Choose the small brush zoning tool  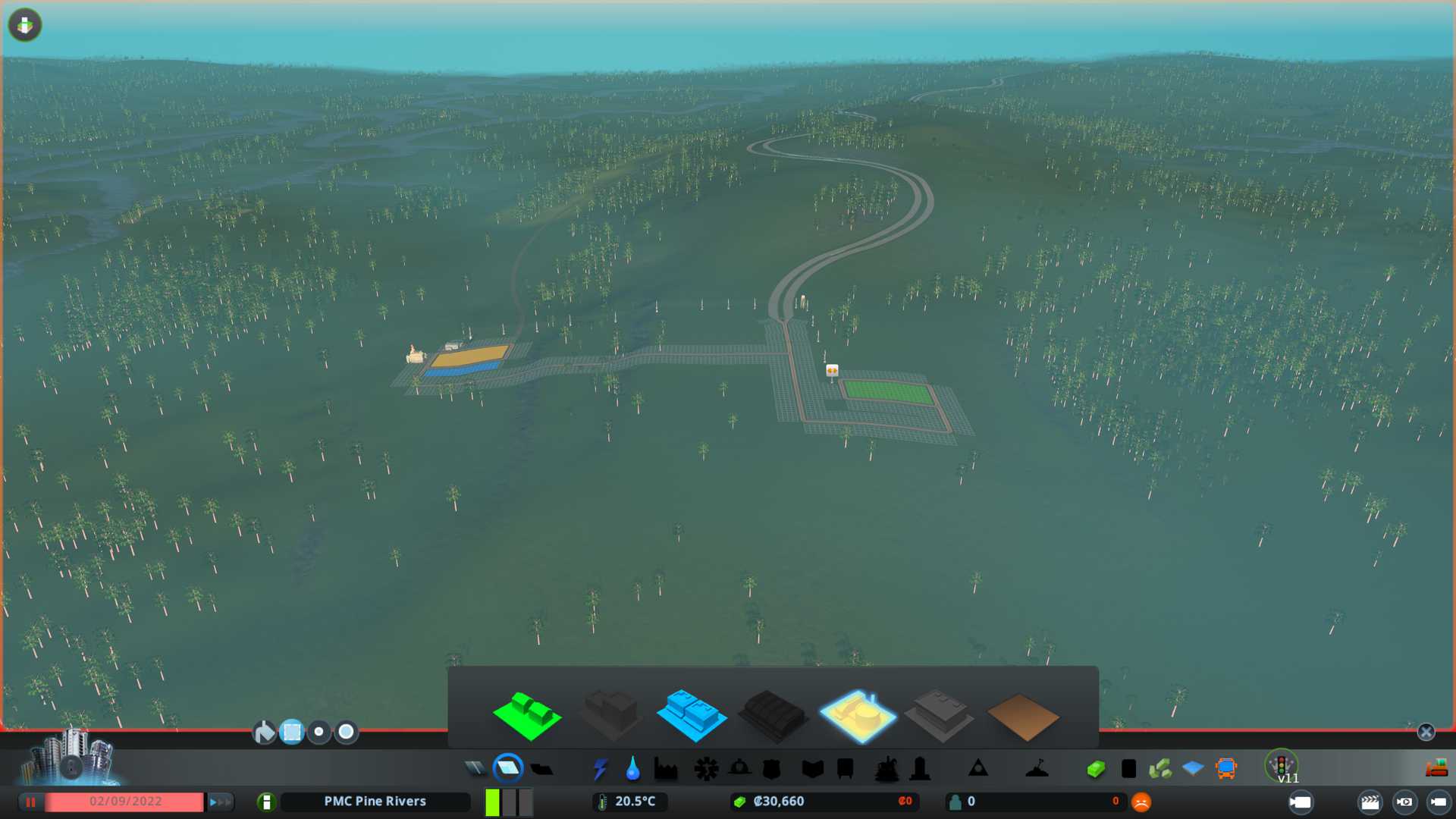[x=319, y=732]
